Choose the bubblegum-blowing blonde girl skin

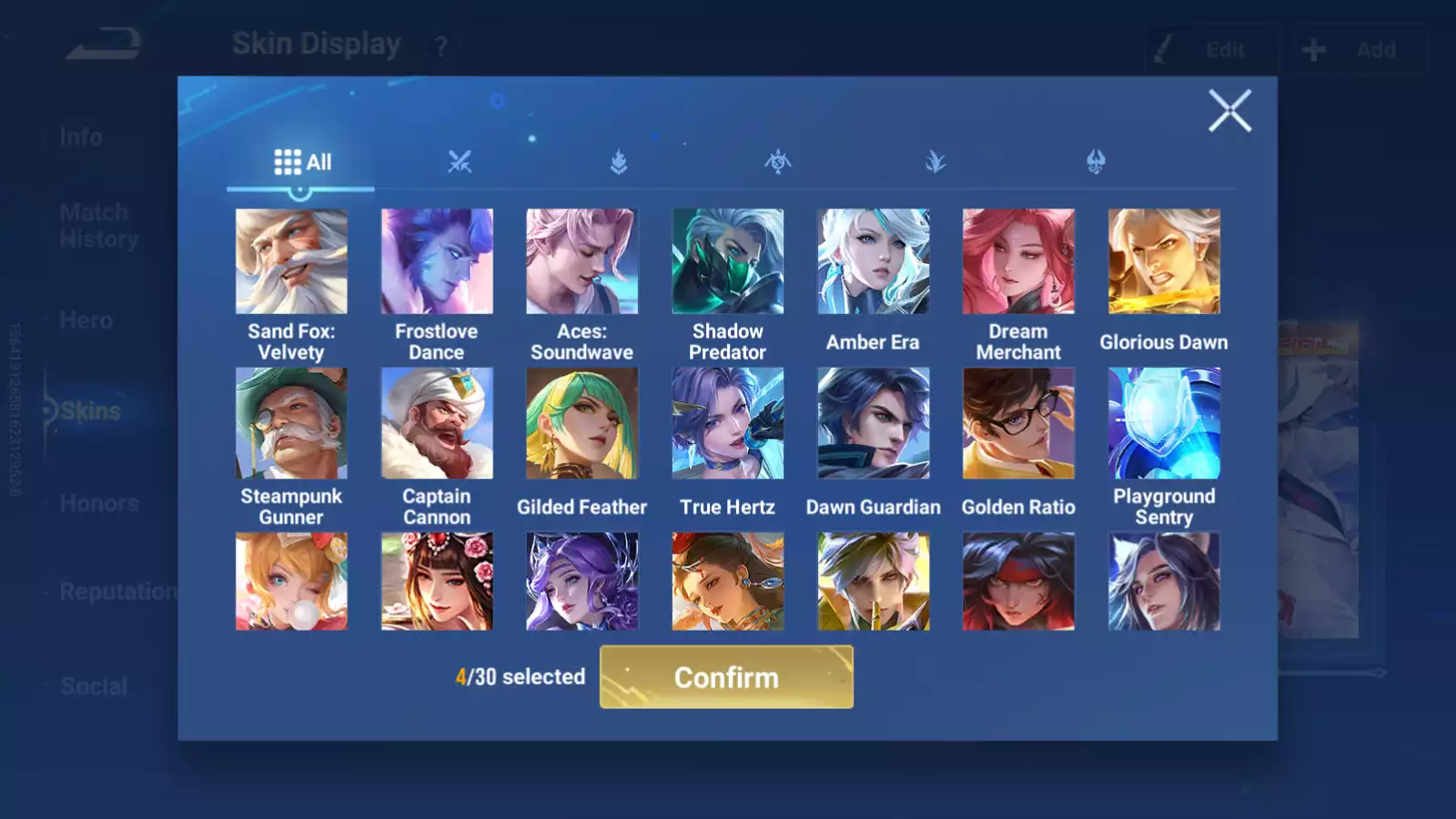291,581
